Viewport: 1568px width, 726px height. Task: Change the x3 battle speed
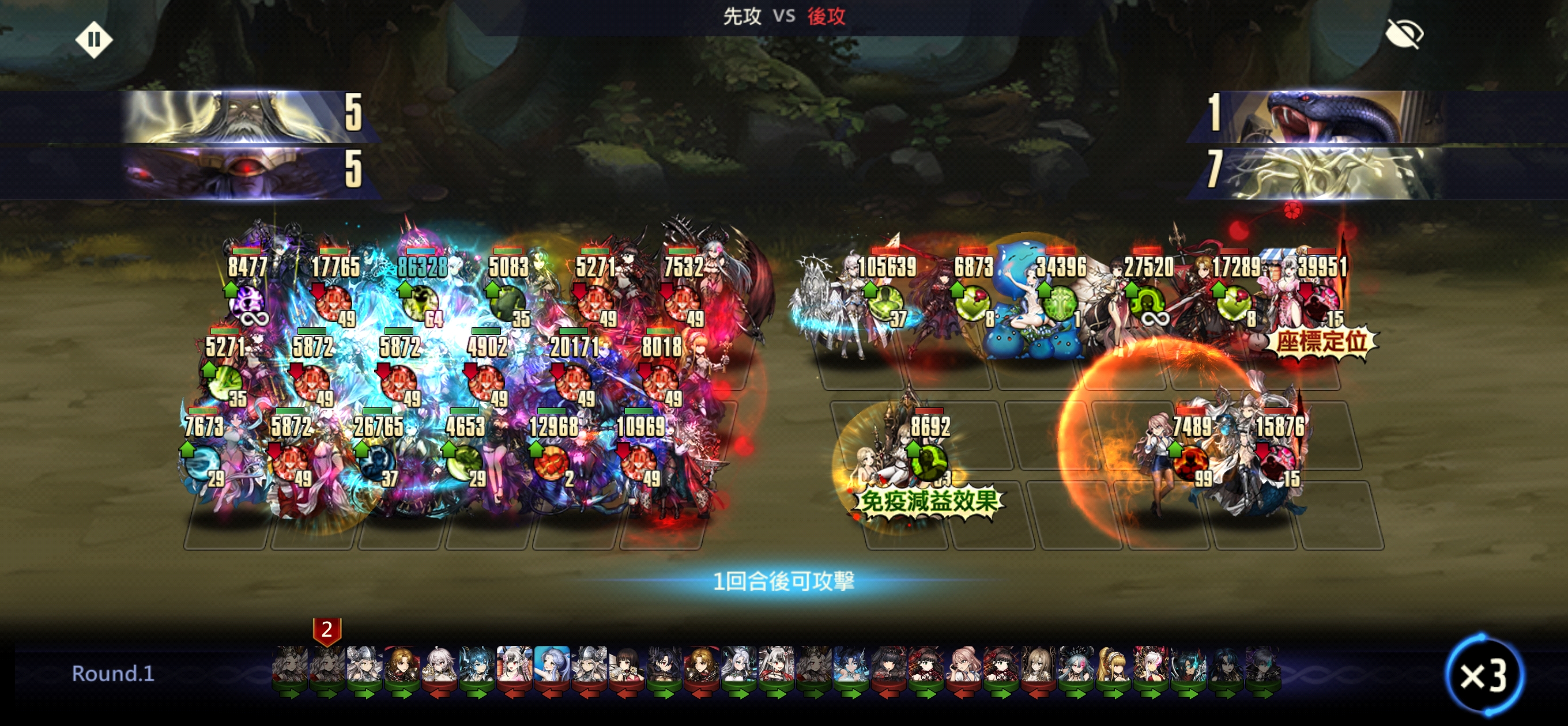pyautogui.click(x=1483, y=675)
